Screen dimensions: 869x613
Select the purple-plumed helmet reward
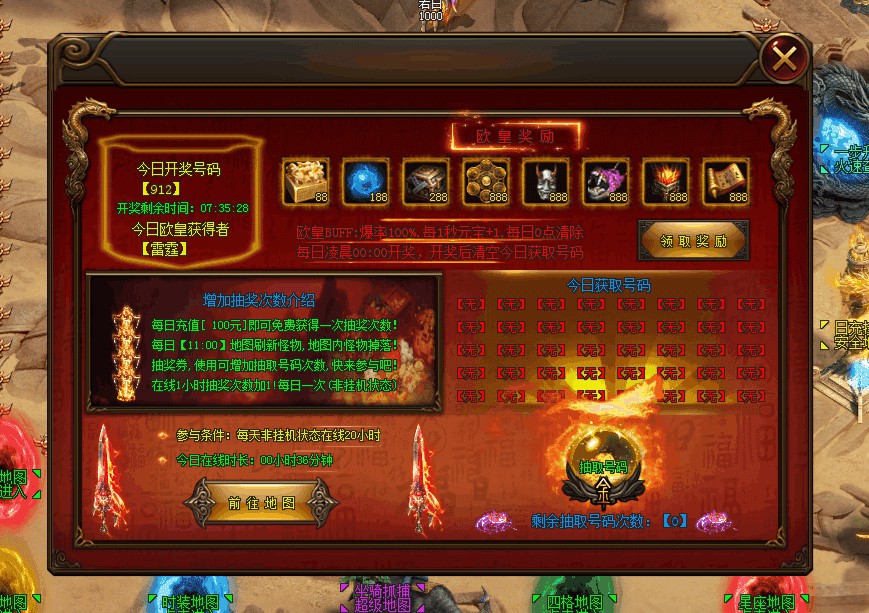point(605,181)
